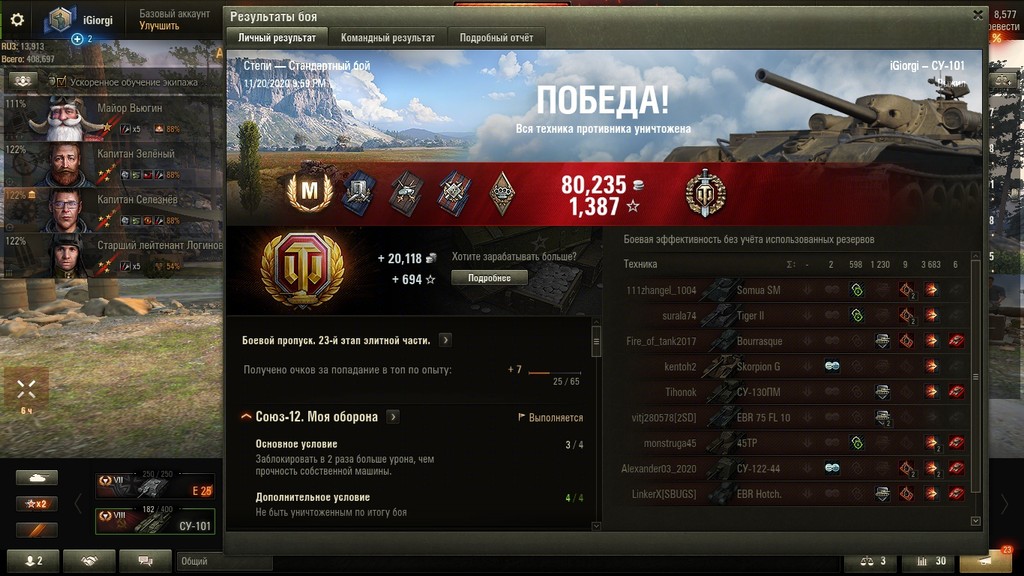The image size is (1024, 576).
Task: Click the Mastery badge M medal
Action: tap(310, 192)
